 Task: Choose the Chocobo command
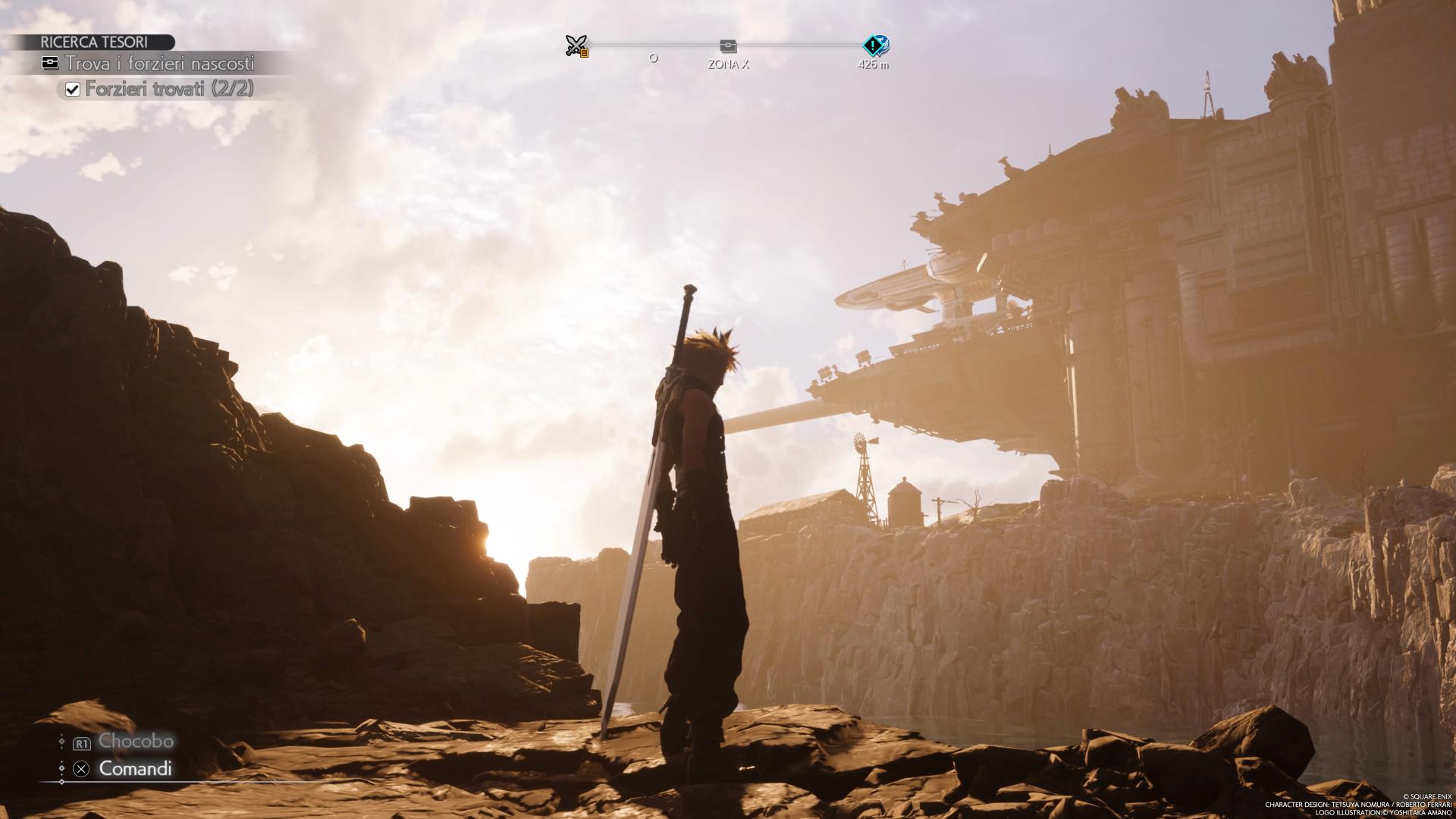(x=135, y=741)
